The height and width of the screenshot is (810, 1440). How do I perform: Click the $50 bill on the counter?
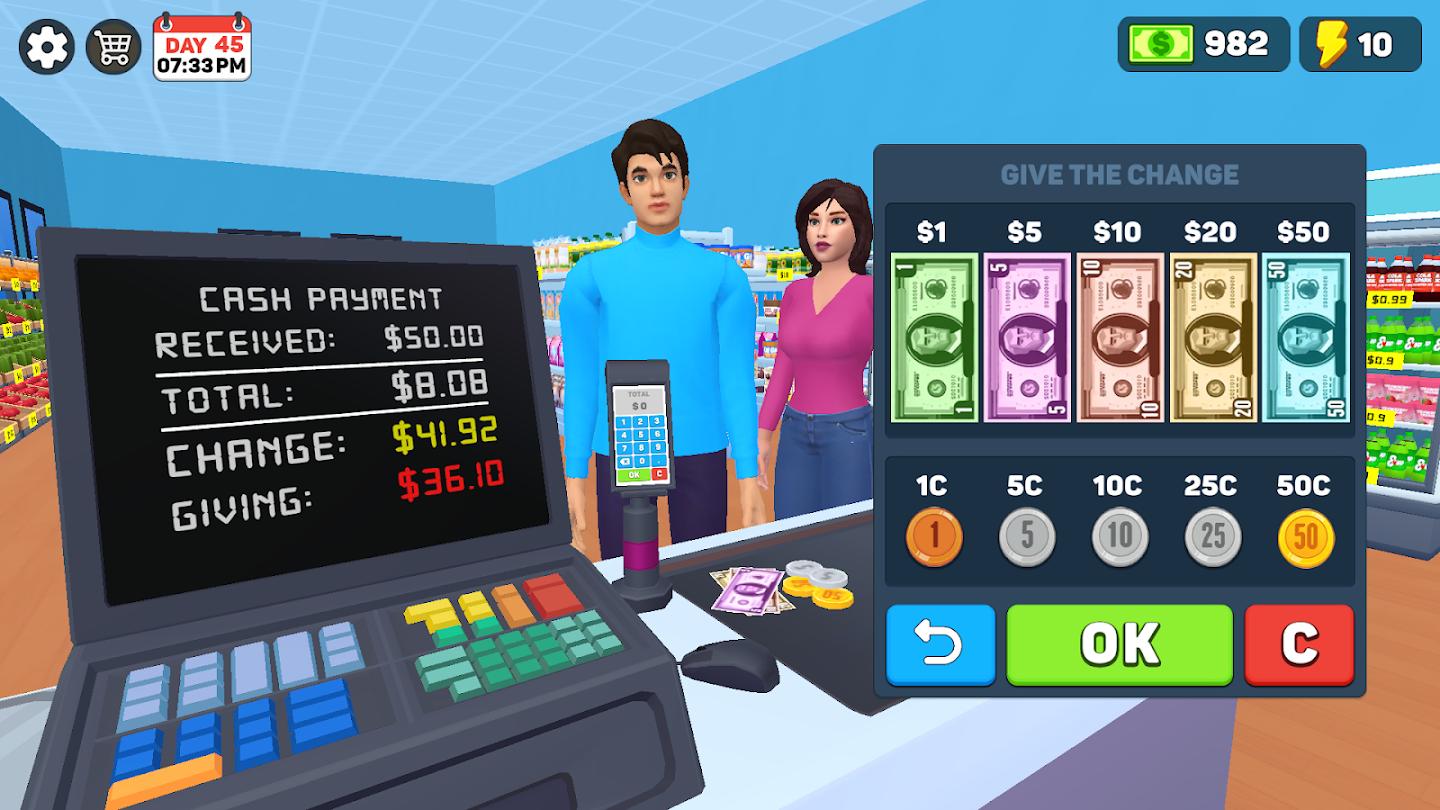coord(750,588)
